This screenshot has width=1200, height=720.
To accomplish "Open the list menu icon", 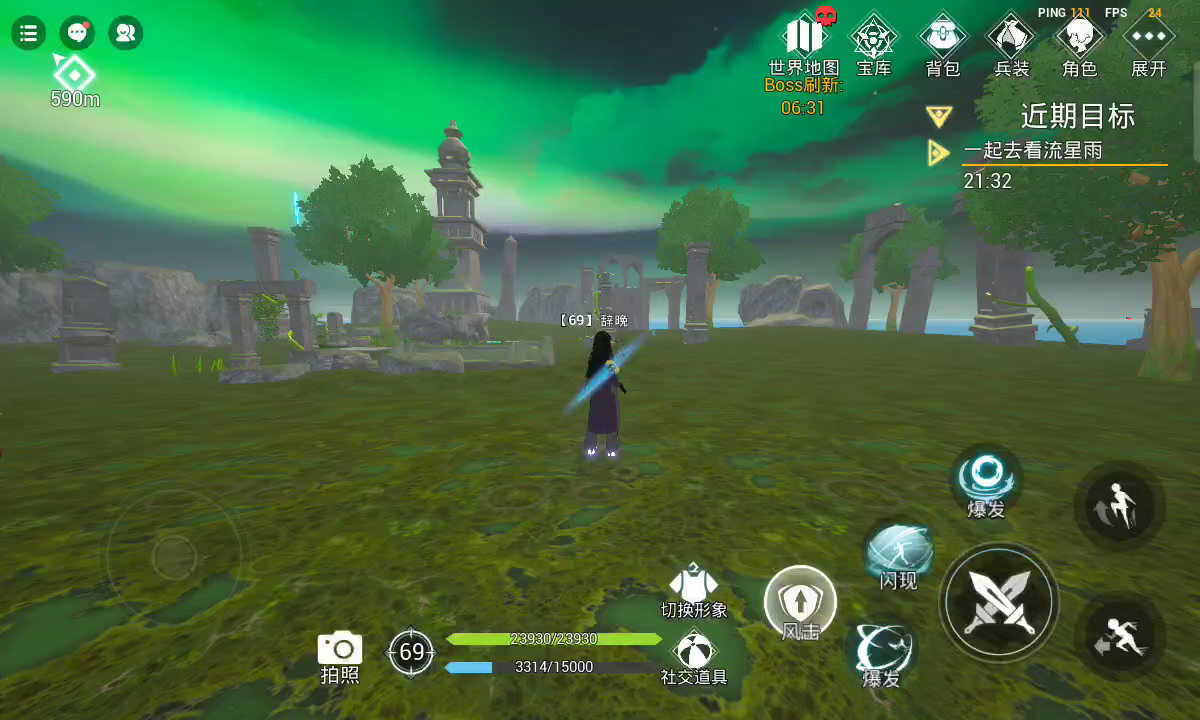I will [x=28, y=33].
